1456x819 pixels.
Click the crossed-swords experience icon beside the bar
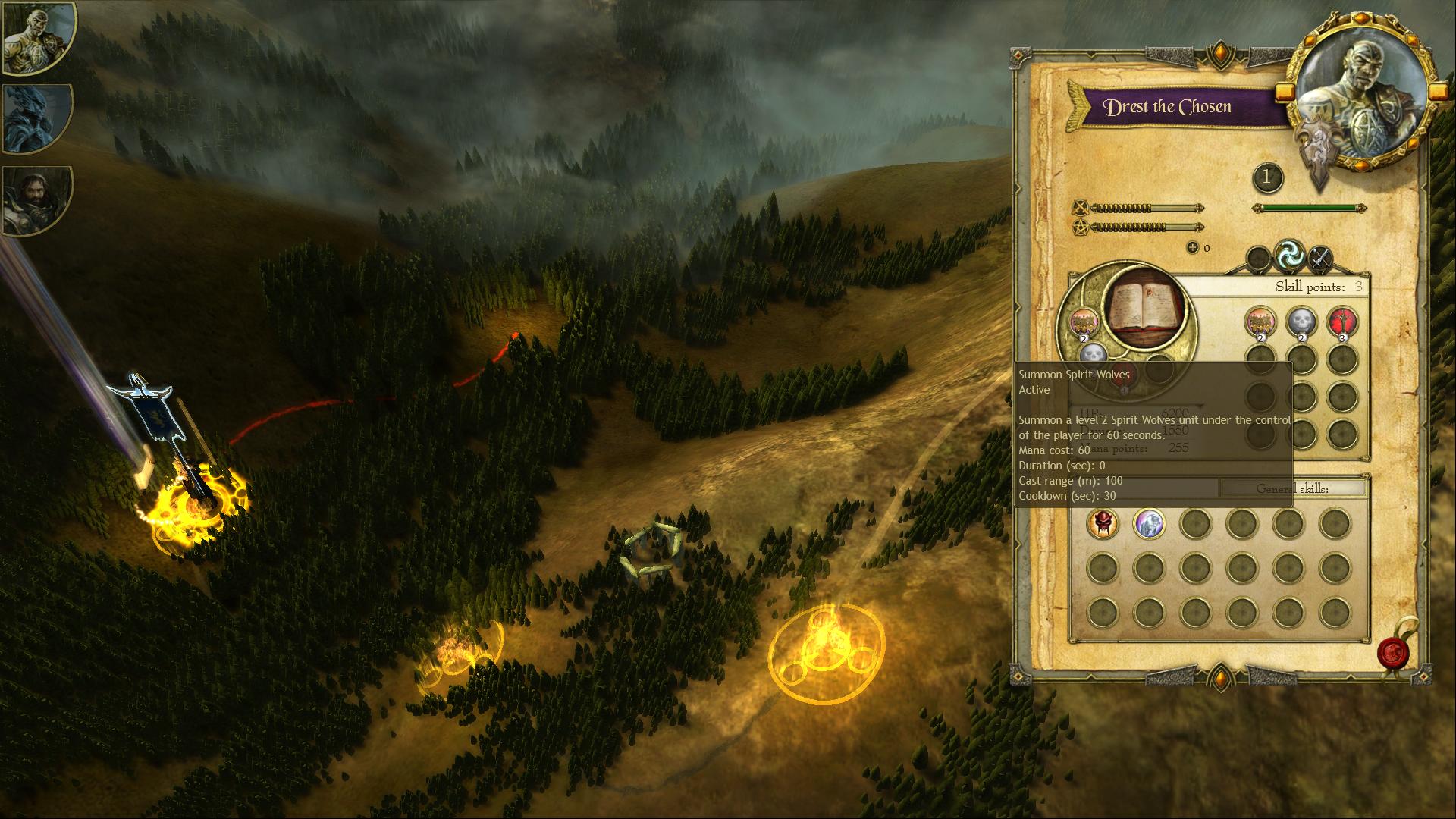(1082, 209)
